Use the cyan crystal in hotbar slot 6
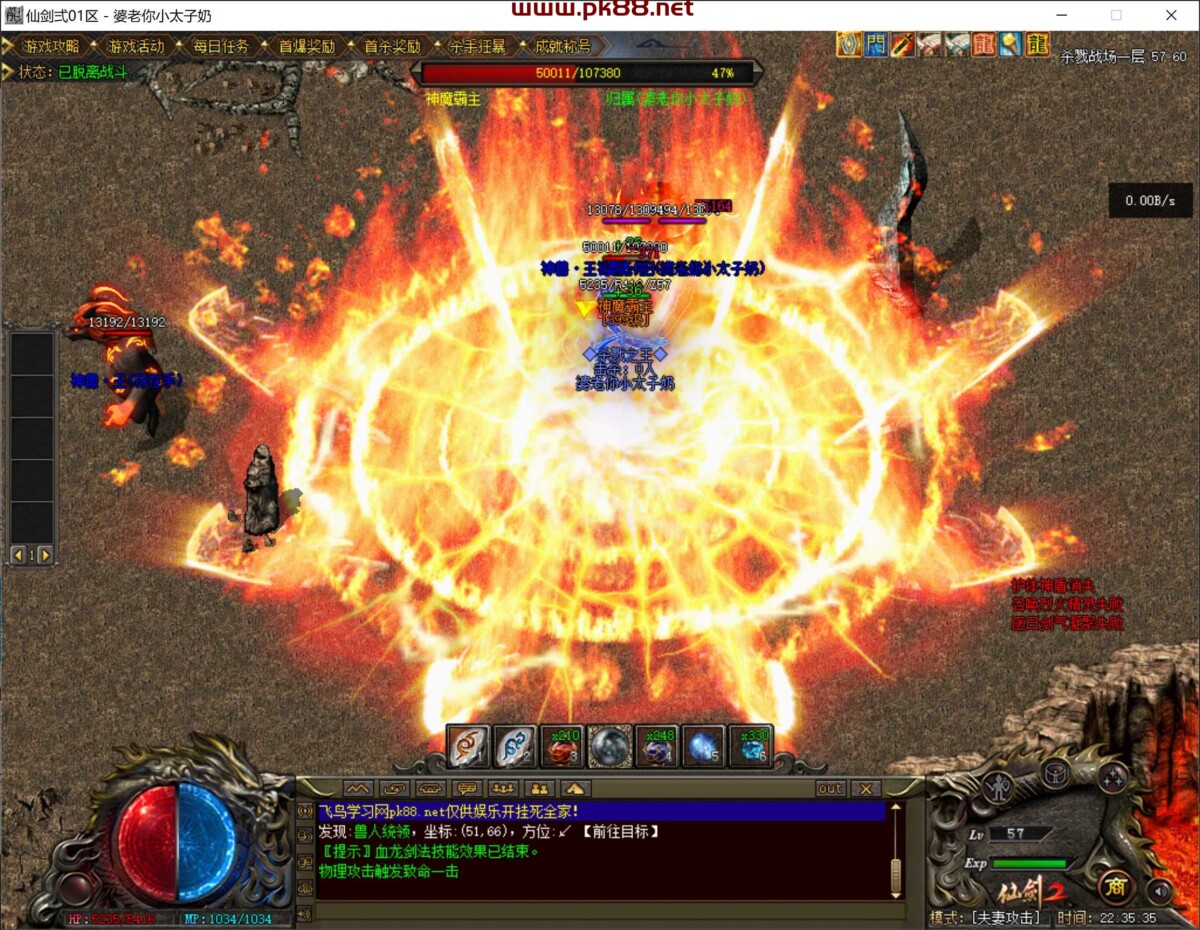The height and width of the screenshot is (930, 1200). coord(752,746)
